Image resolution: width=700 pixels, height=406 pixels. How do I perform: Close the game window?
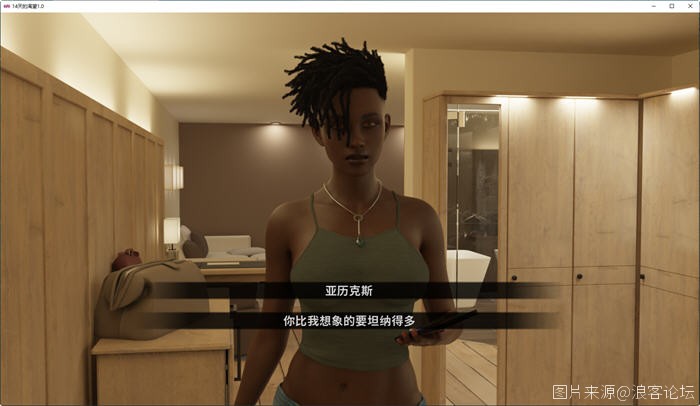click(689, 6)
